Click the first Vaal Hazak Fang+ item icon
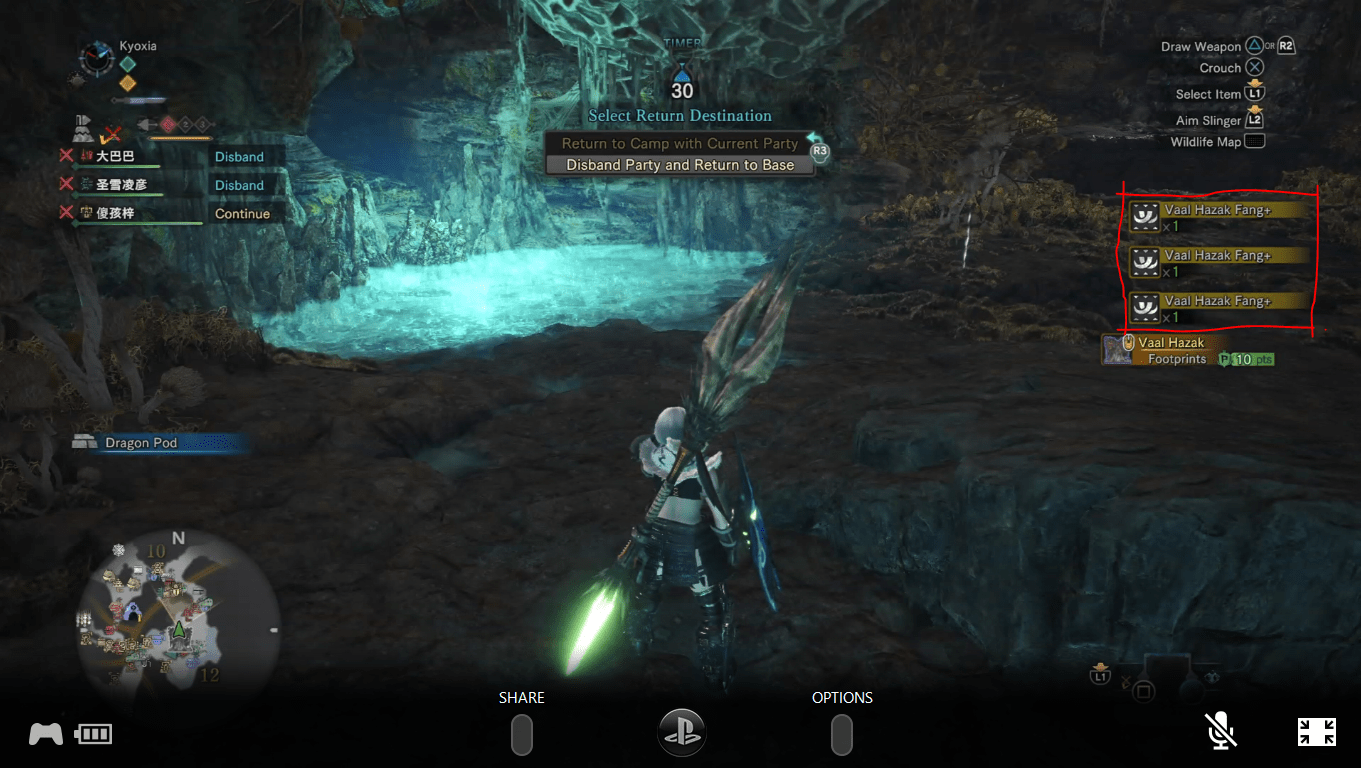 click(x=1143, y=216)
